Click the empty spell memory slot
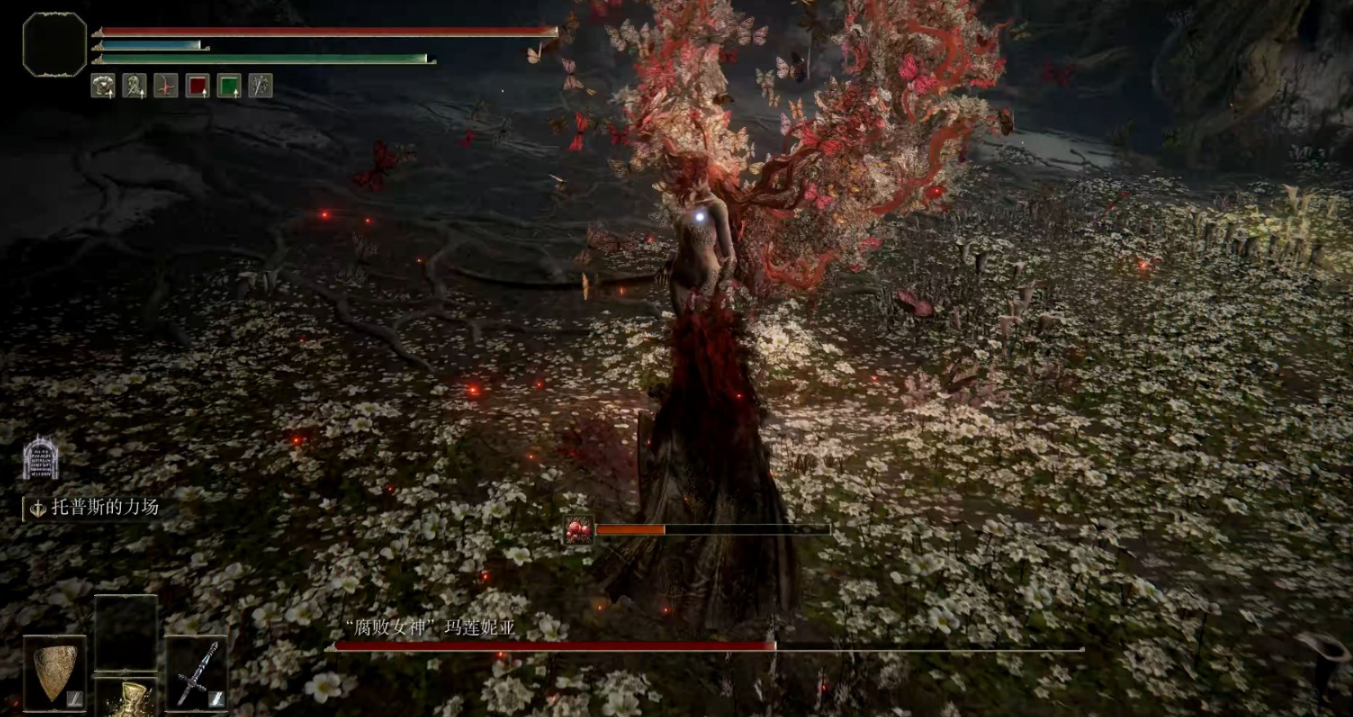This screenshot has width=1353, height=717. click(126, 631)
